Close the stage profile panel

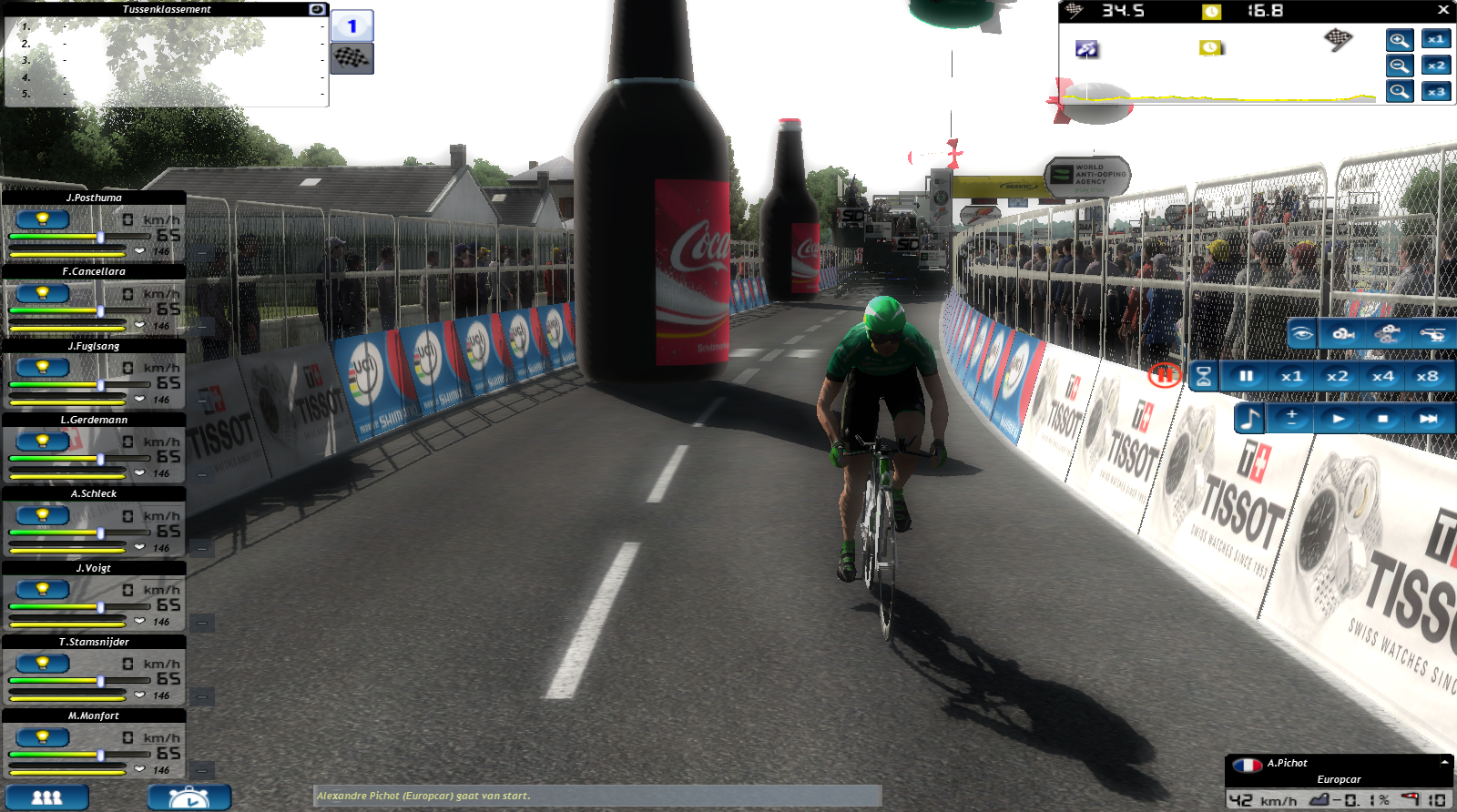point(1443,10)
